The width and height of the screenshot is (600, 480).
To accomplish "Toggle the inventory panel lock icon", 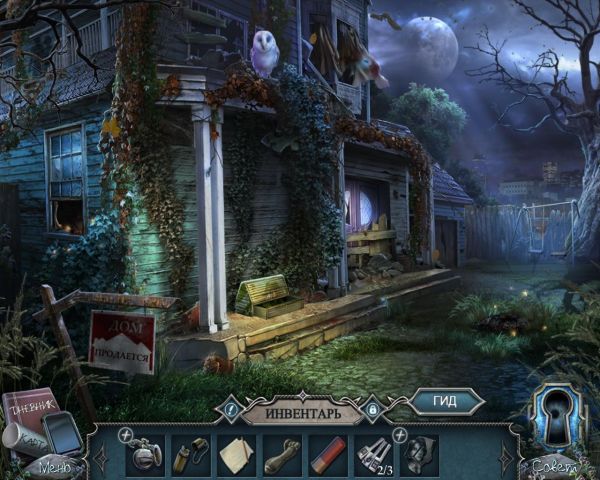I will pos(373,409).
